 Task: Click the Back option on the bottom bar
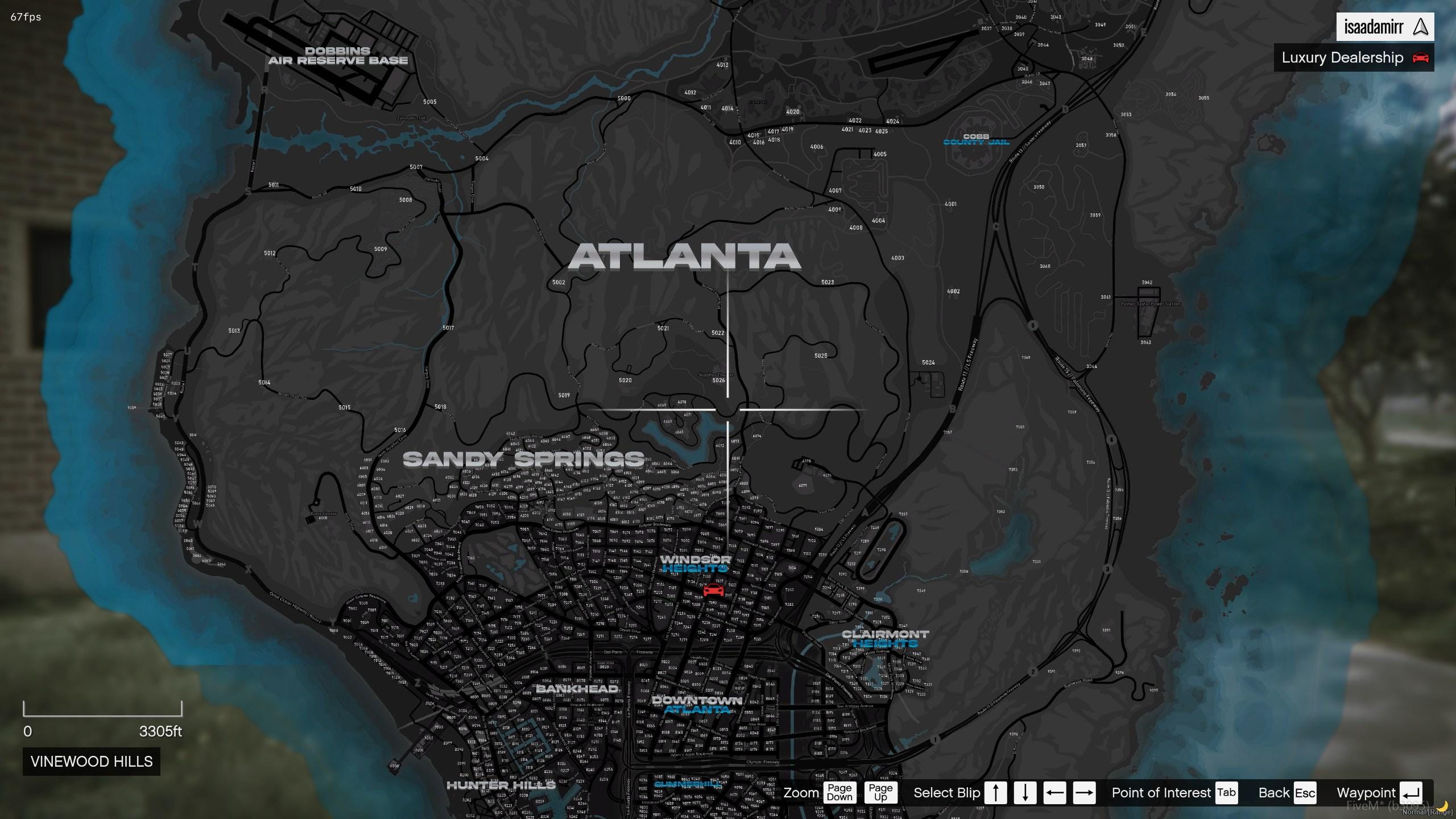point(1273,792)
